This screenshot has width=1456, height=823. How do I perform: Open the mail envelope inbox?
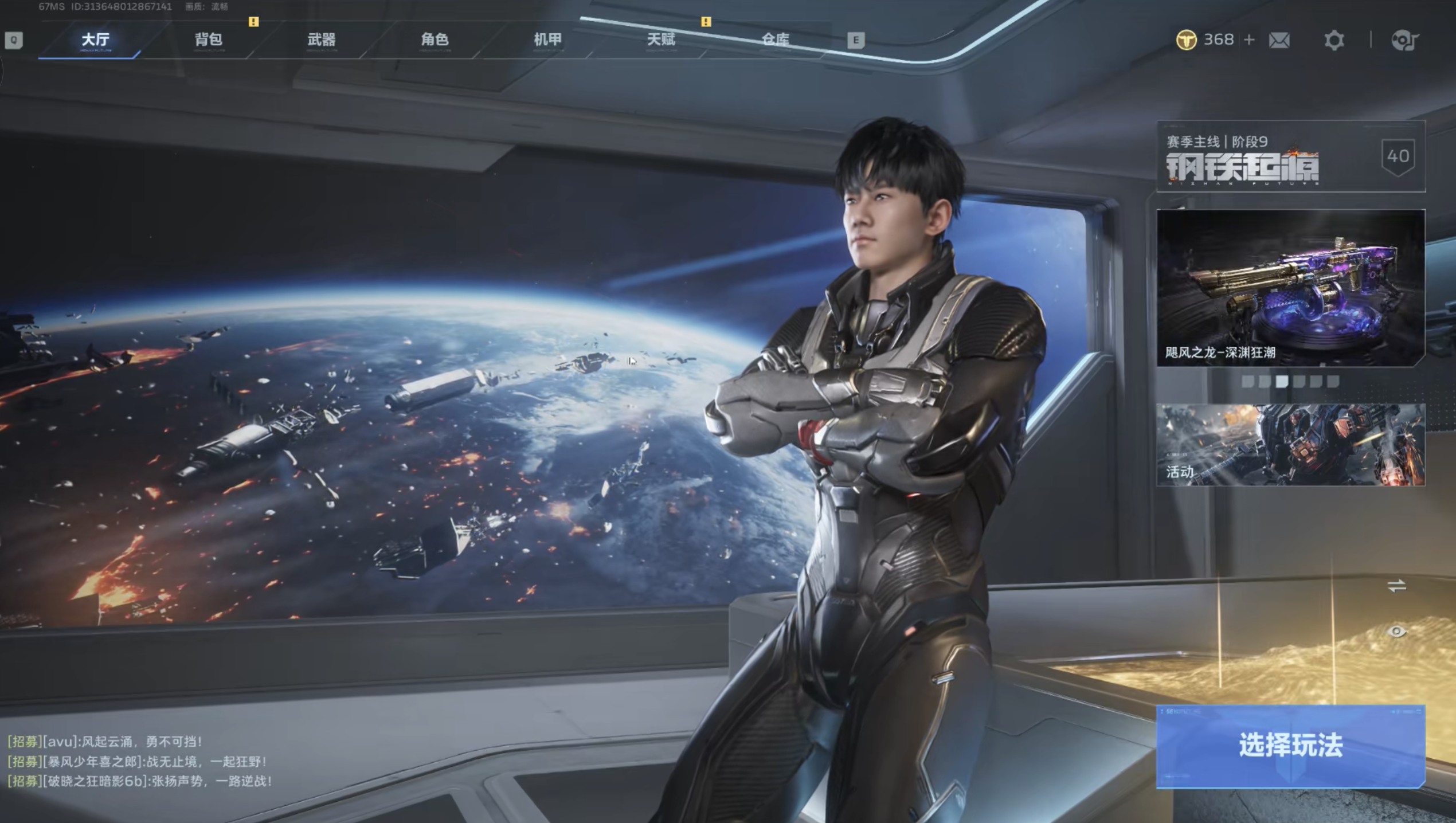[x=1279, y=40]
